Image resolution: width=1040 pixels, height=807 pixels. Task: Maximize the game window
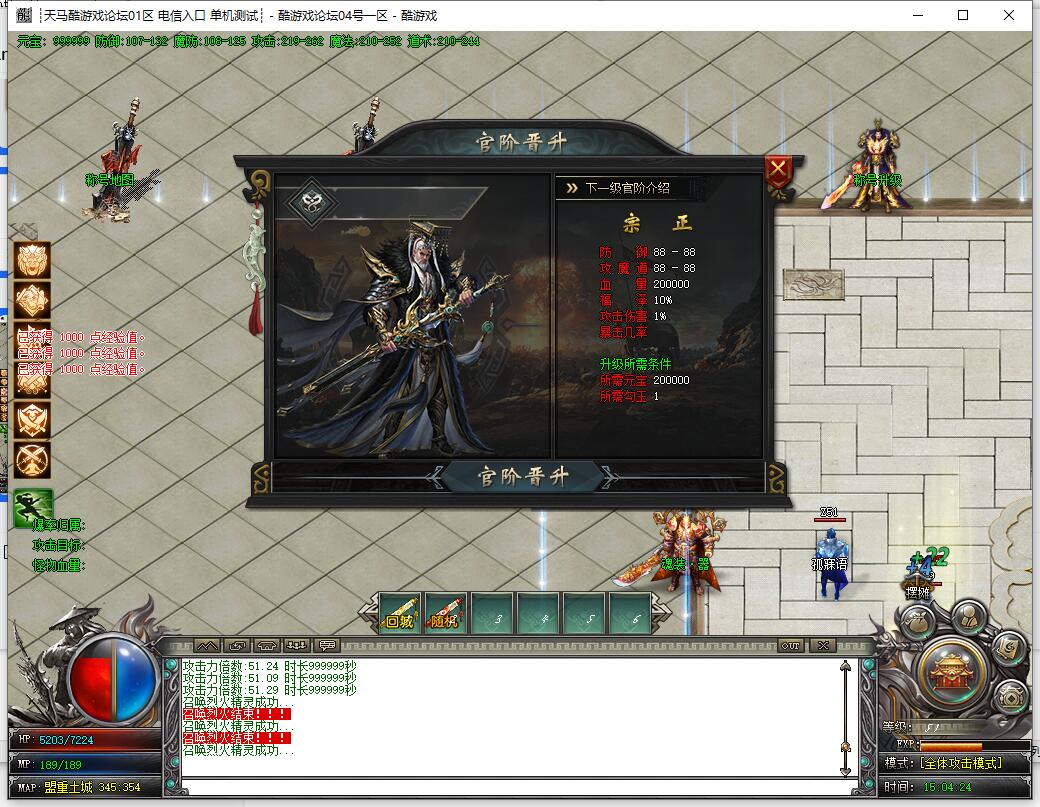pos(963,15)
